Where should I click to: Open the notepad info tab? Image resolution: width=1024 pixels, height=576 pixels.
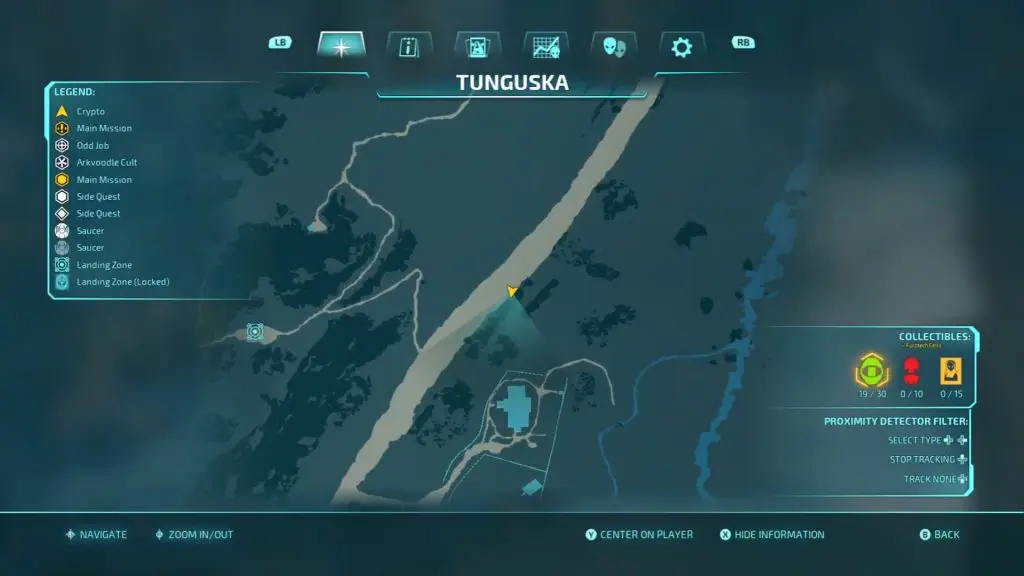pos(409,46)
